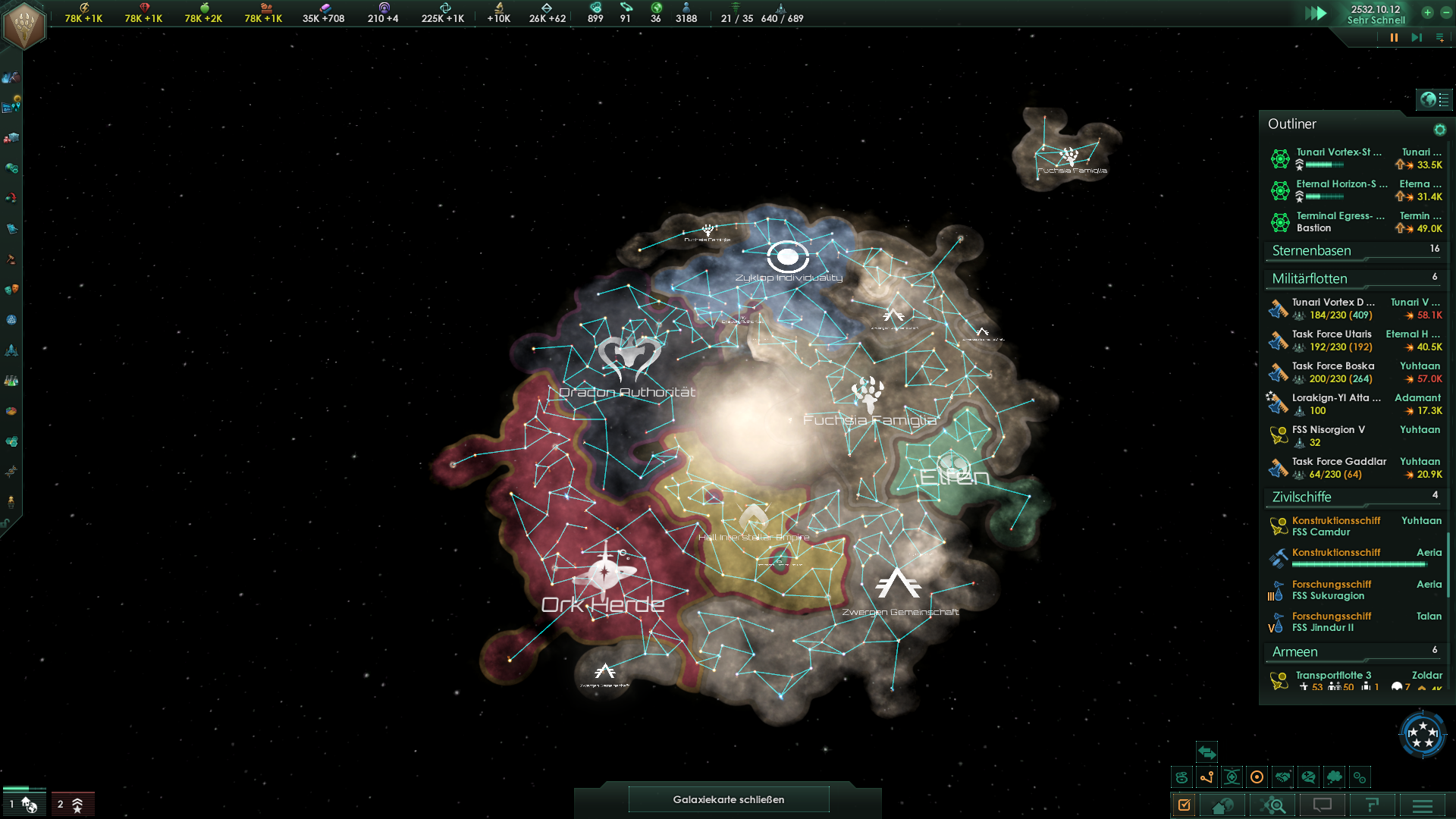Toggle the Outliner with the globe list button
1456x819 pixels.
pos(1434,99)
